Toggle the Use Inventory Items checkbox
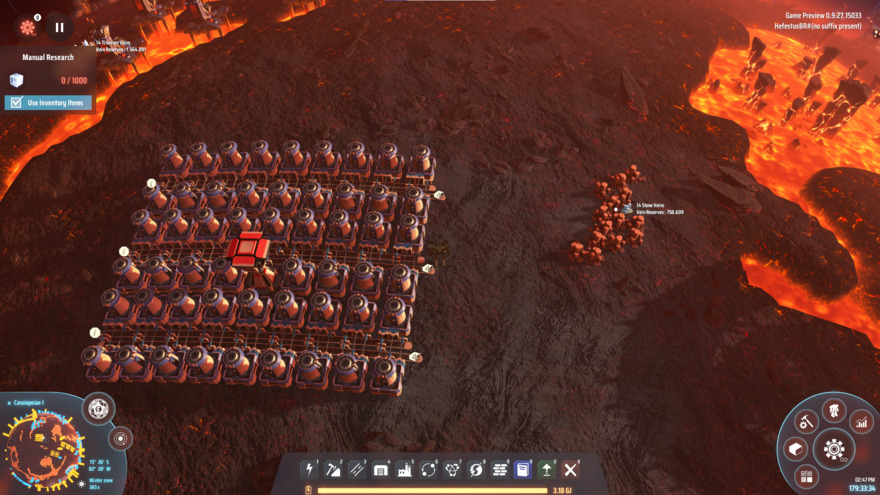 pyautogui.click(x=16, y=102)
